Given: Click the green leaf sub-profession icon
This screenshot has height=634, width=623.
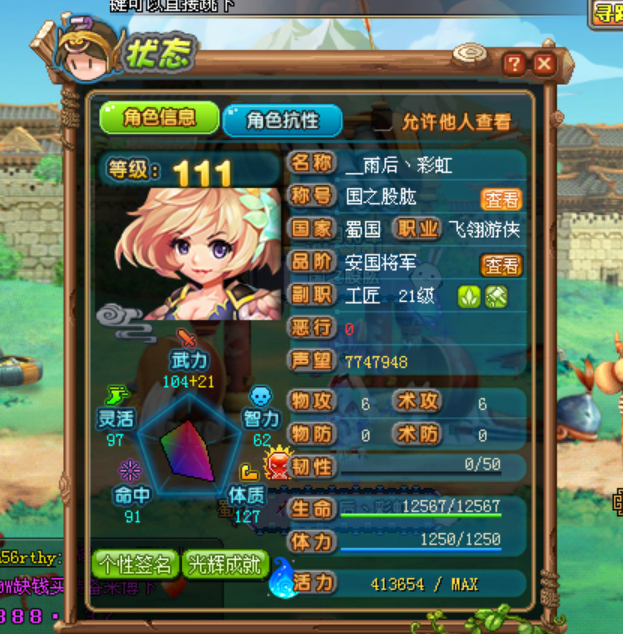Looking at the screenshot, I should [469, 297].
